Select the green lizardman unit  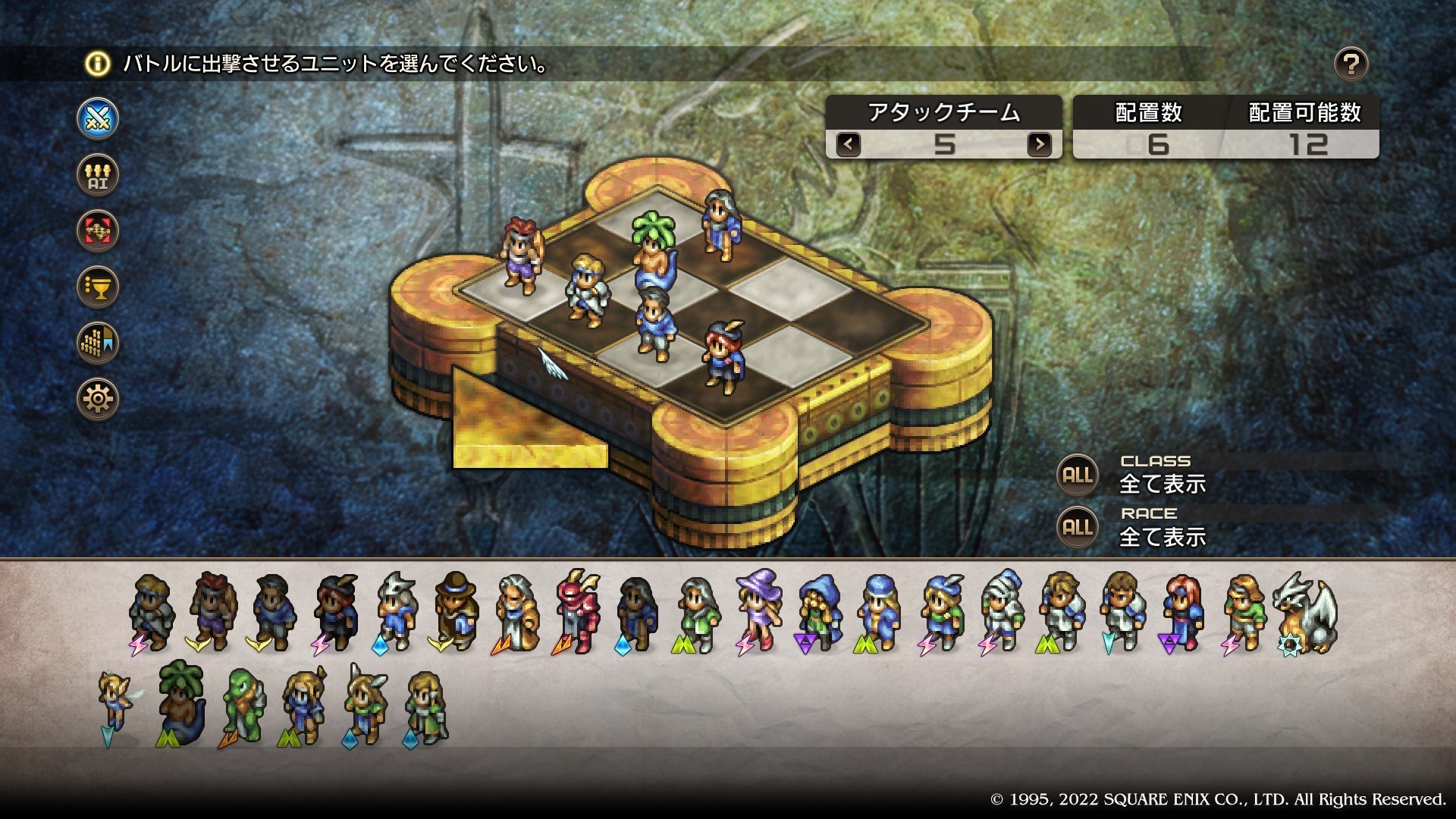tap(243, 705)
